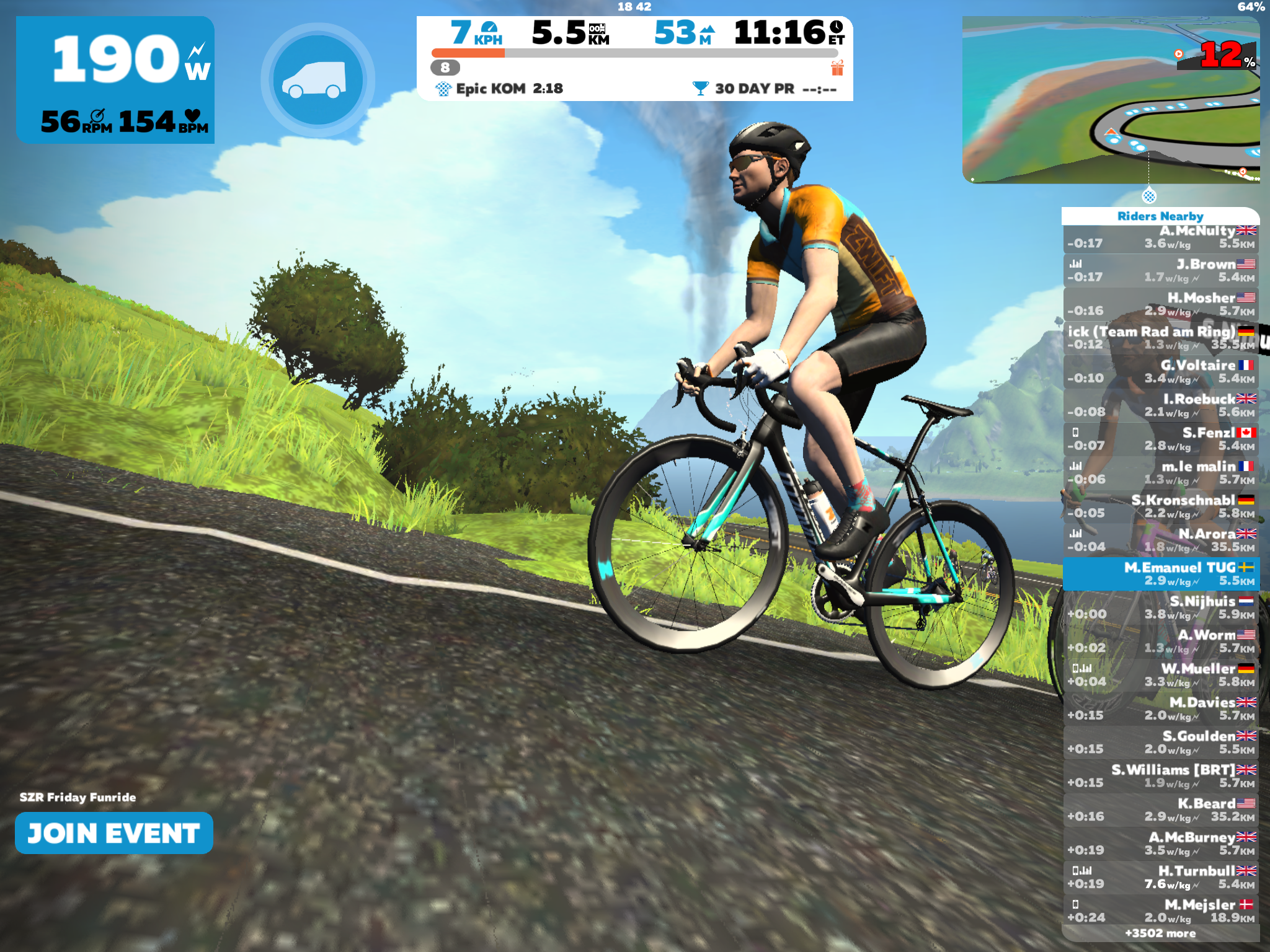This screenshot has height=952, width=1270.
Task: Select H.Mosher rider row
Action: pos(1161,304)
